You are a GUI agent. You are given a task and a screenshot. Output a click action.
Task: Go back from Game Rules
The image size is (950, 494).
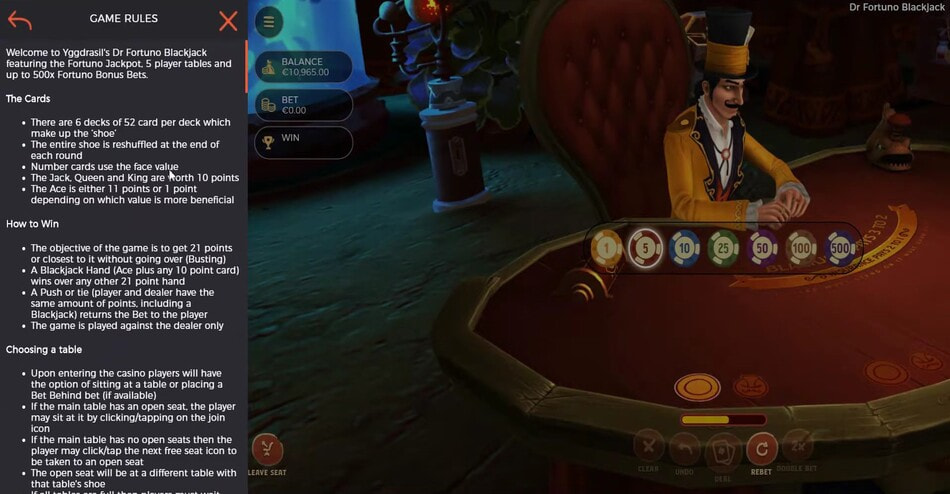click(x=19, y=19)
